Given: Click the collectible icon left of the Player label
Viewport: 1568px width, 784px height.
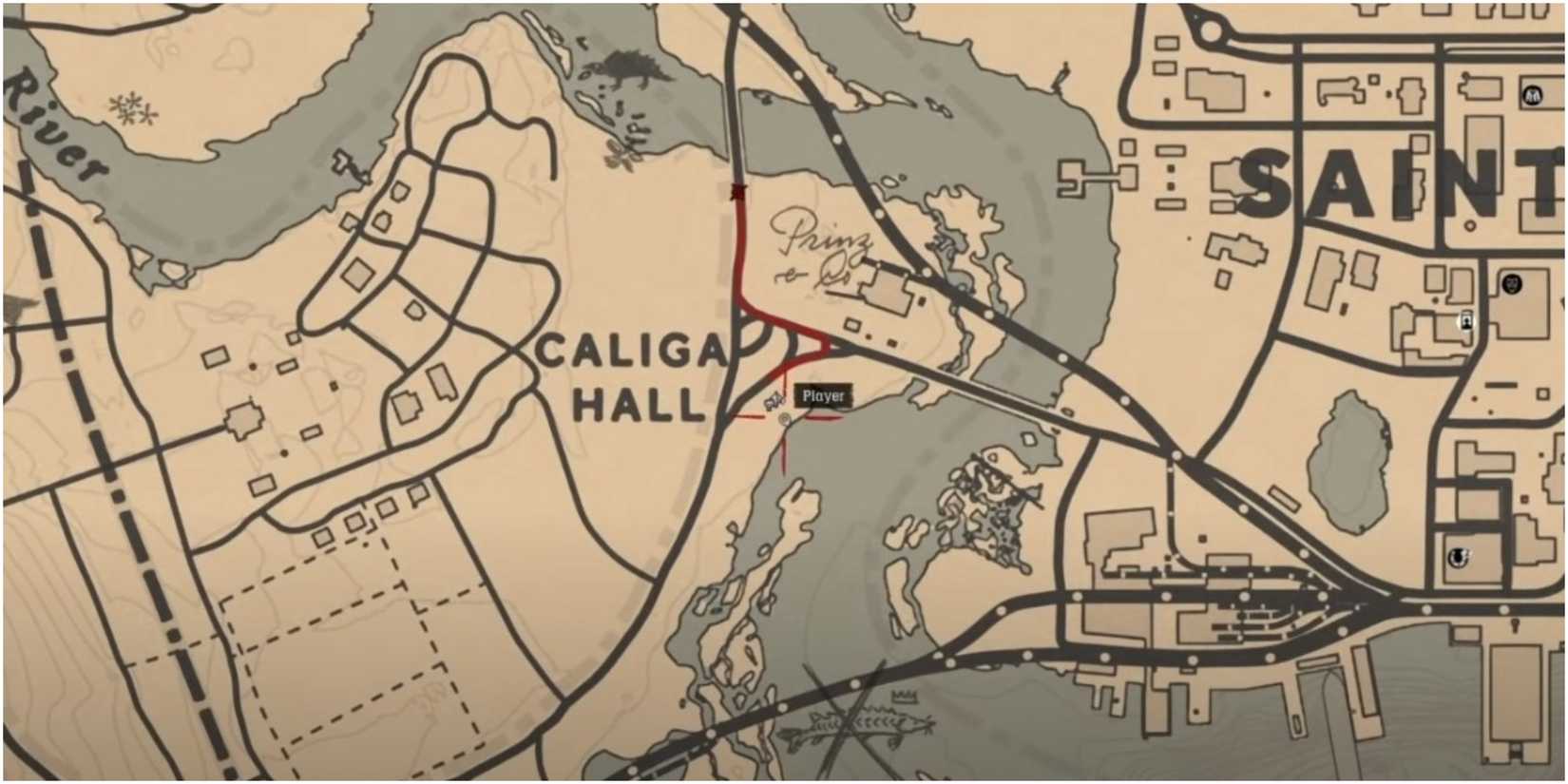Looking at the screenshot, I should (x=774, y=400).
